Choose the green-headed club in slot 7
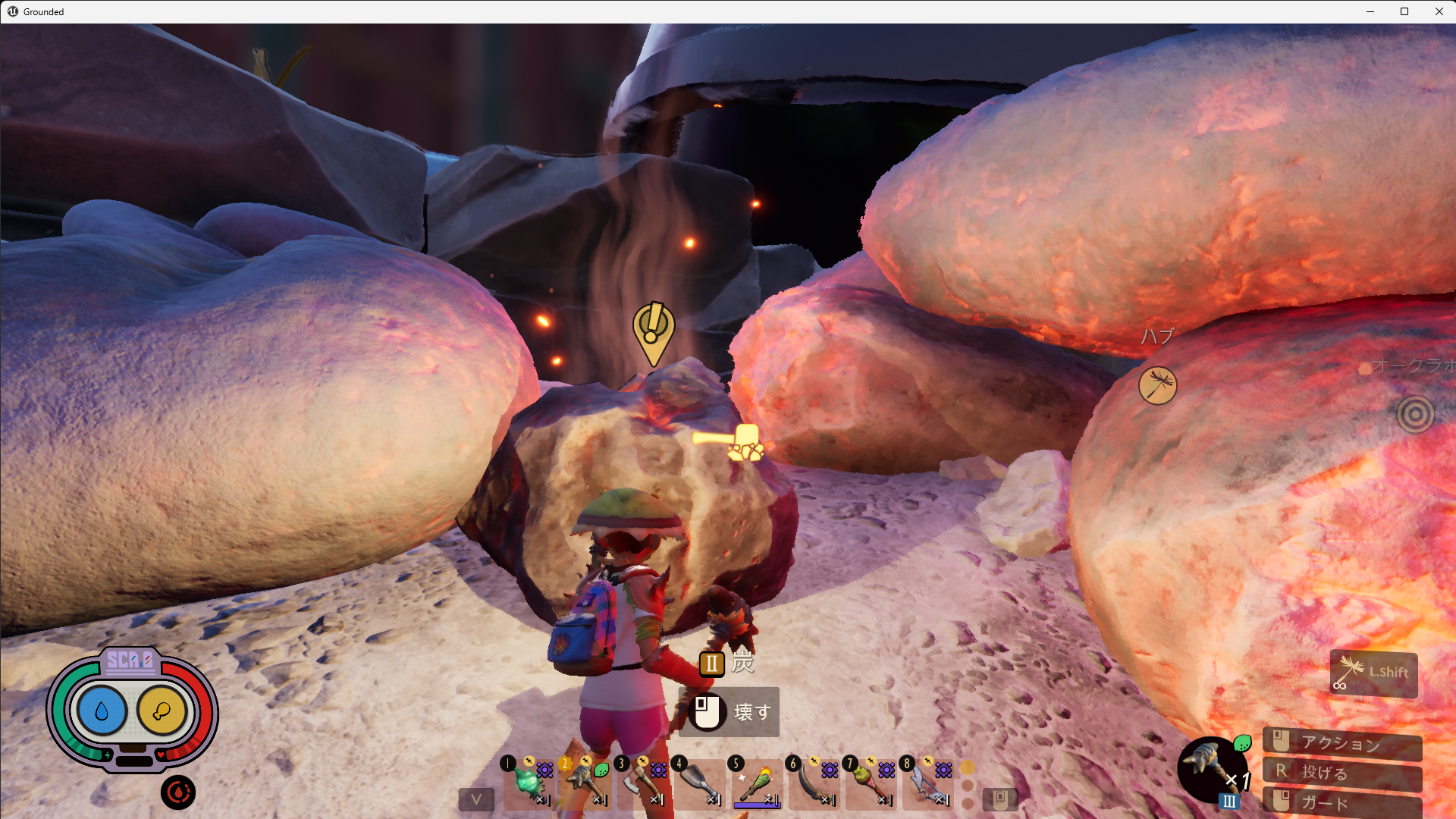The image size is (1456, 819). [869, 783]
